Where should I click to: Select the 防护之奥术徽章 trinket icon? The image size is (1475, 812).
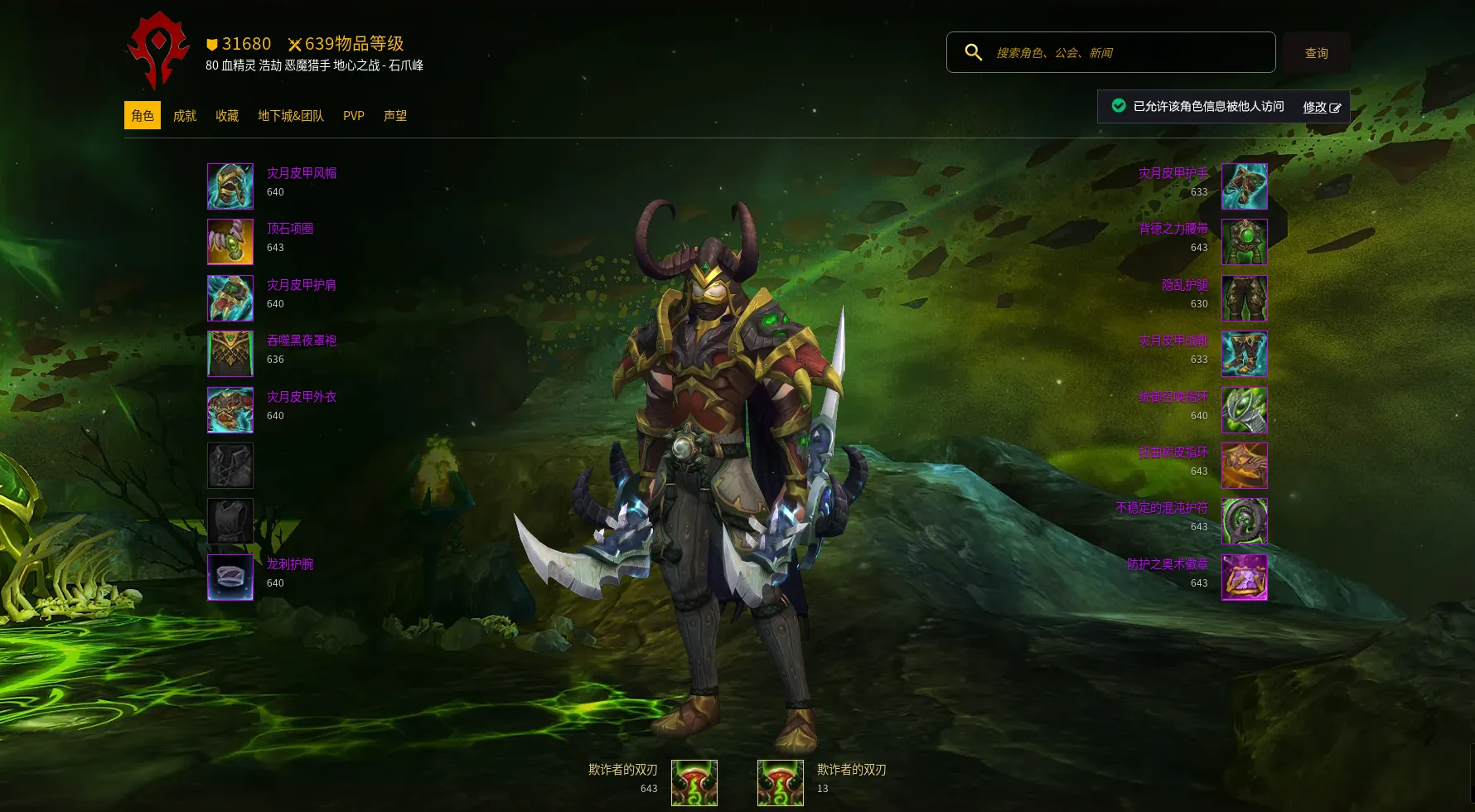click(x=1244, y=578)
